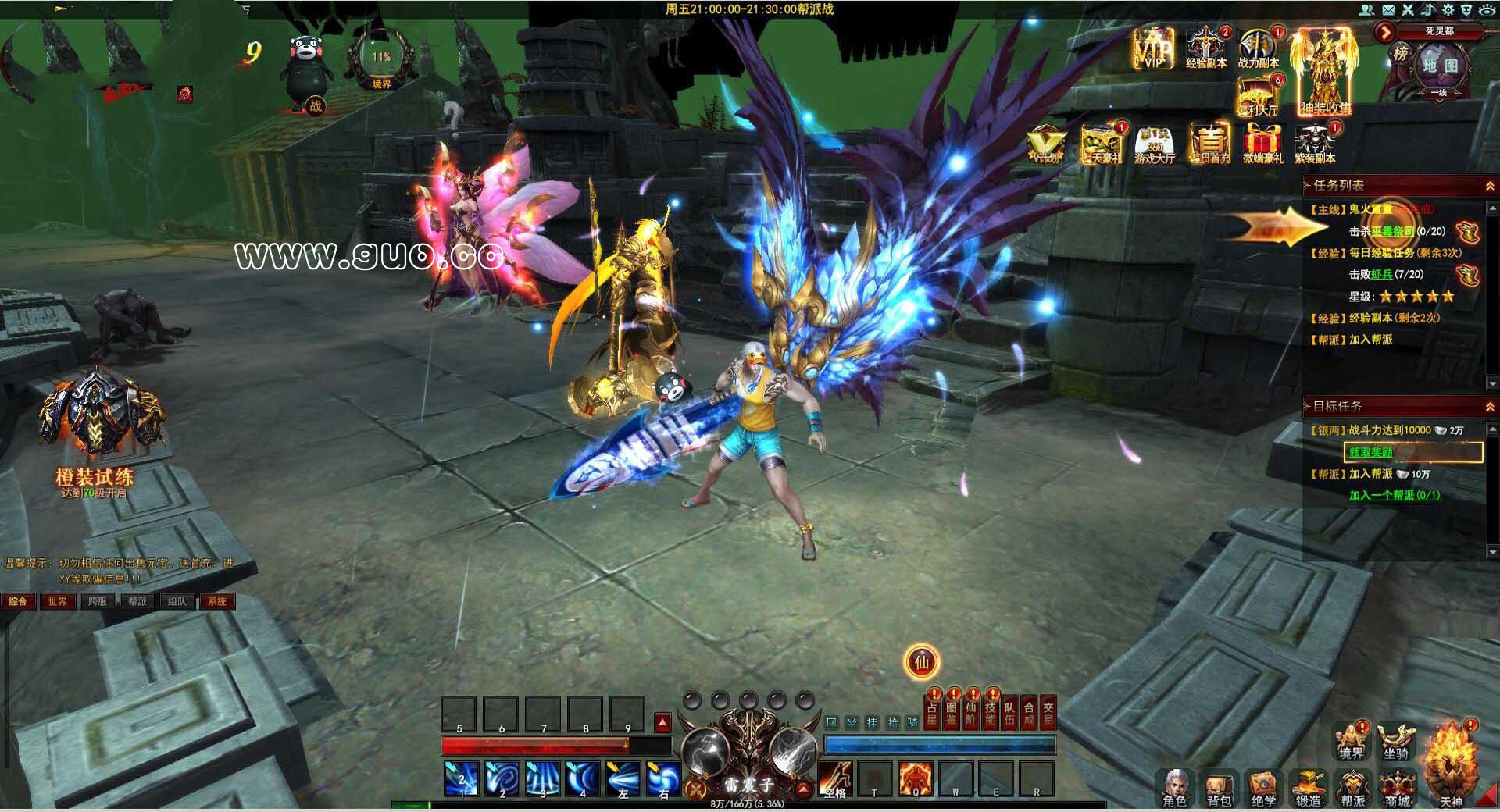Open the 坐骑 mount panel
This screenshot has width=1500, height=812.
[x=1396, y=742]
